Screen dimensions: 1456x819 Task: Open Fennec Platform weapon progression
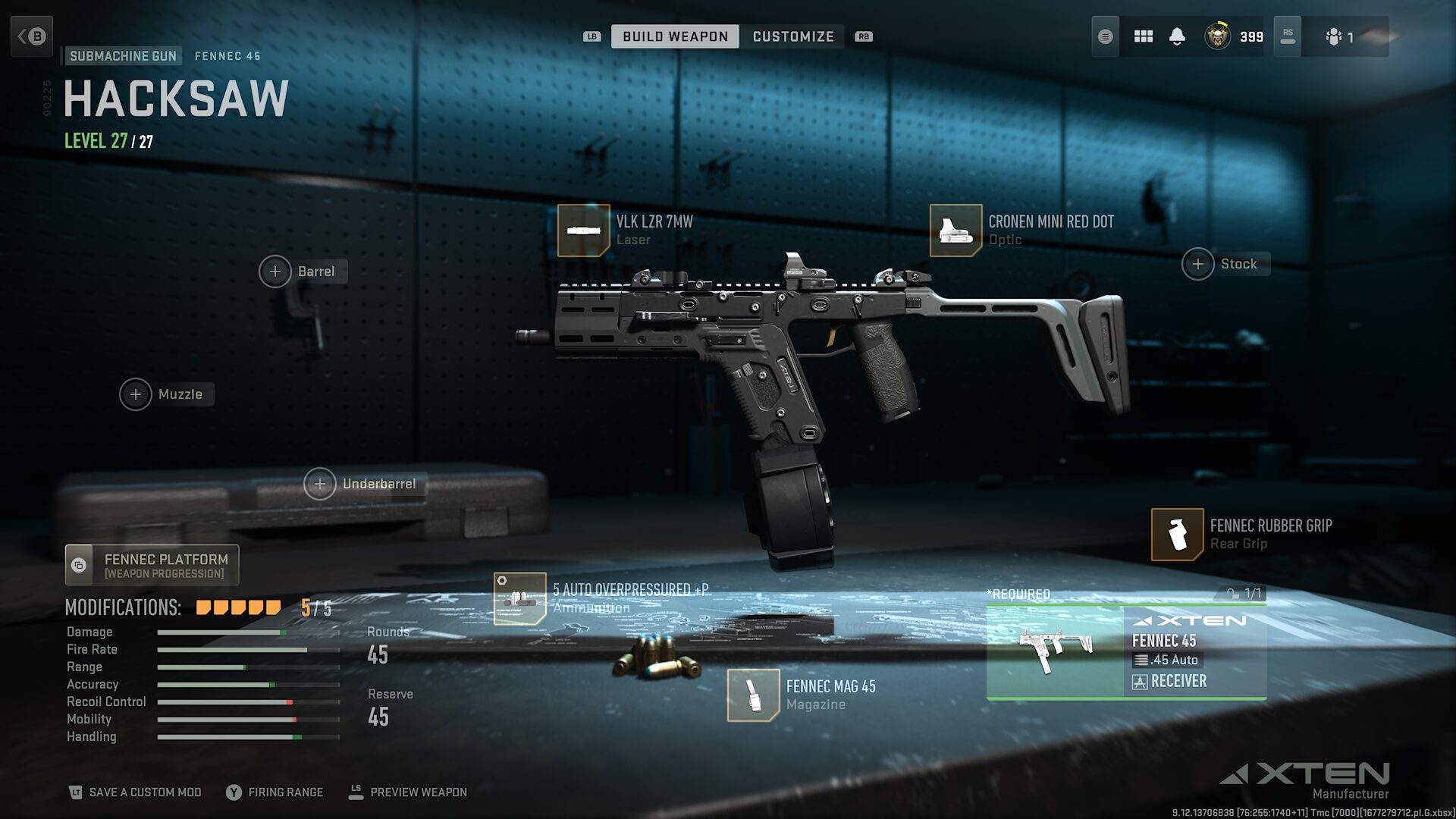coord(152,565)
